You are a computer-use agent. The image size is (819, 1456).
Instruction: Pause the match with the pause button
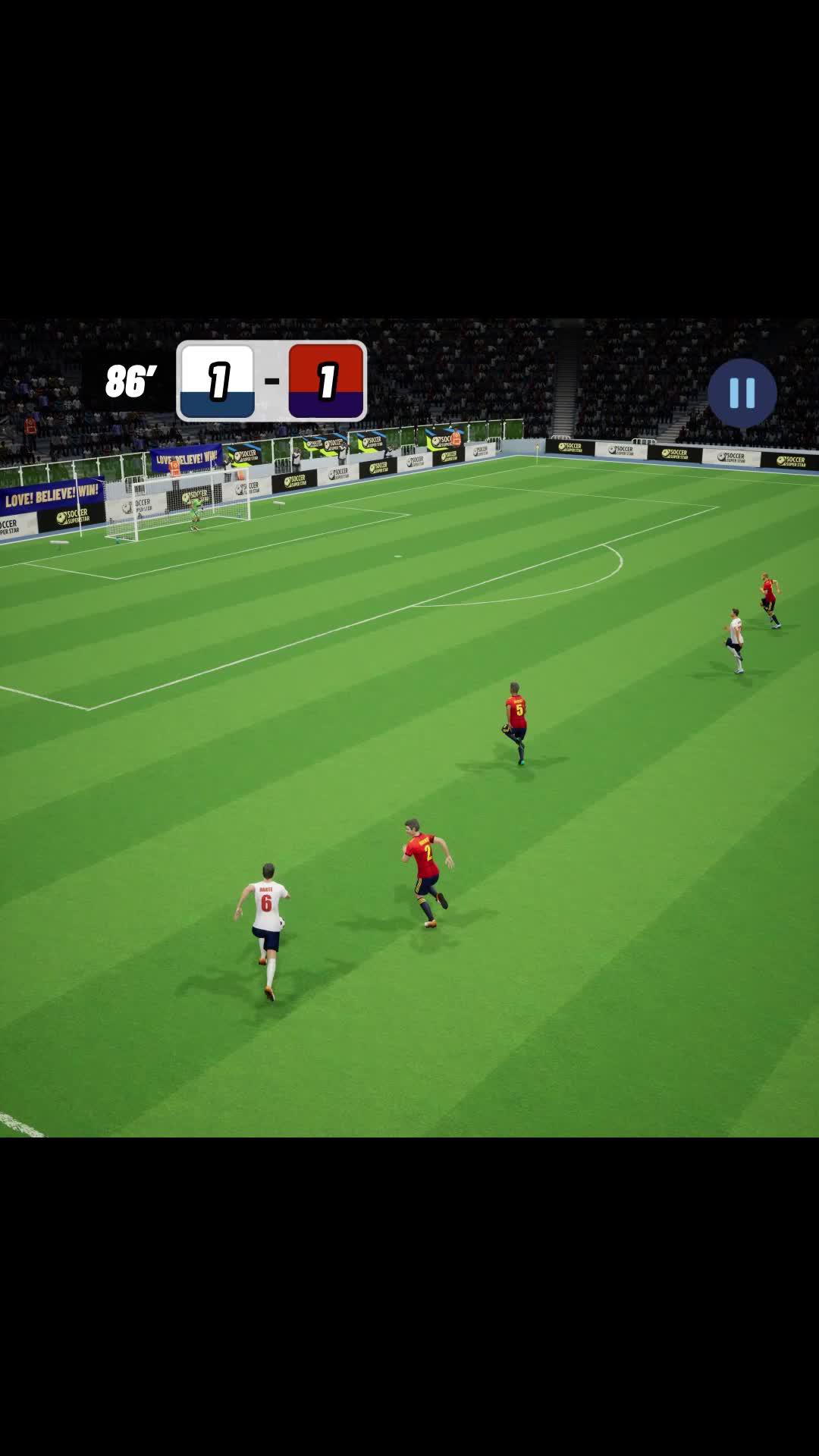click(742, 393)
